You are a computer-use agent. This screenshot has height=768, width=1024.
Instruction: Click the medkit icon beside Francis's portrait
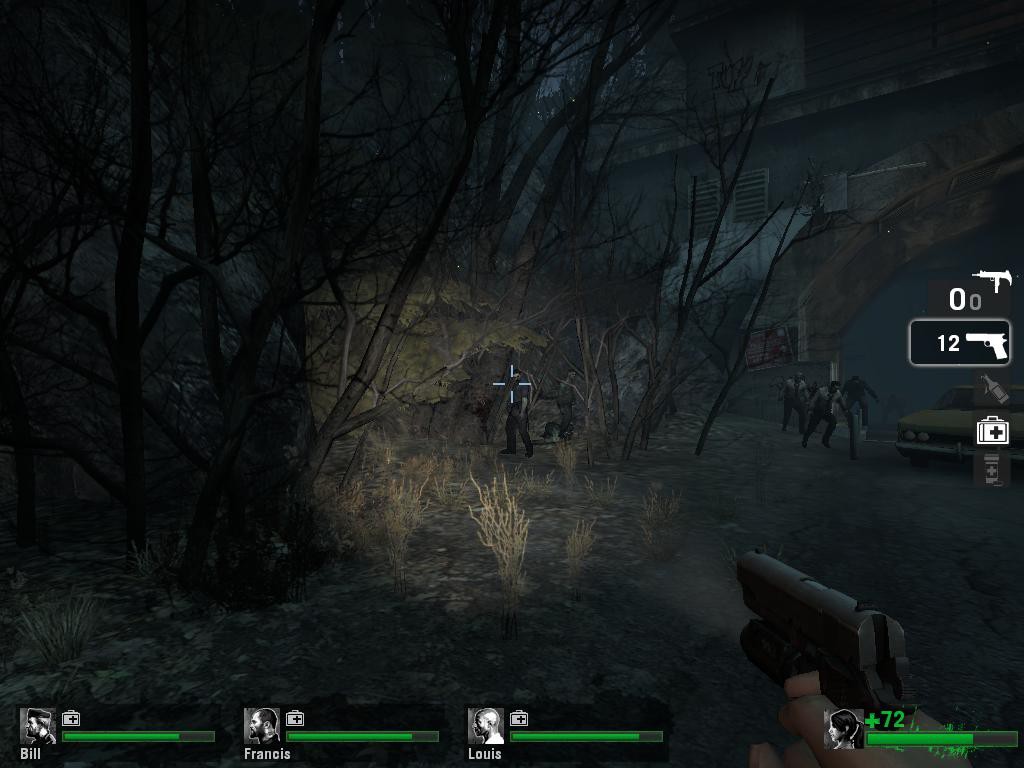(x=296, y=718)
